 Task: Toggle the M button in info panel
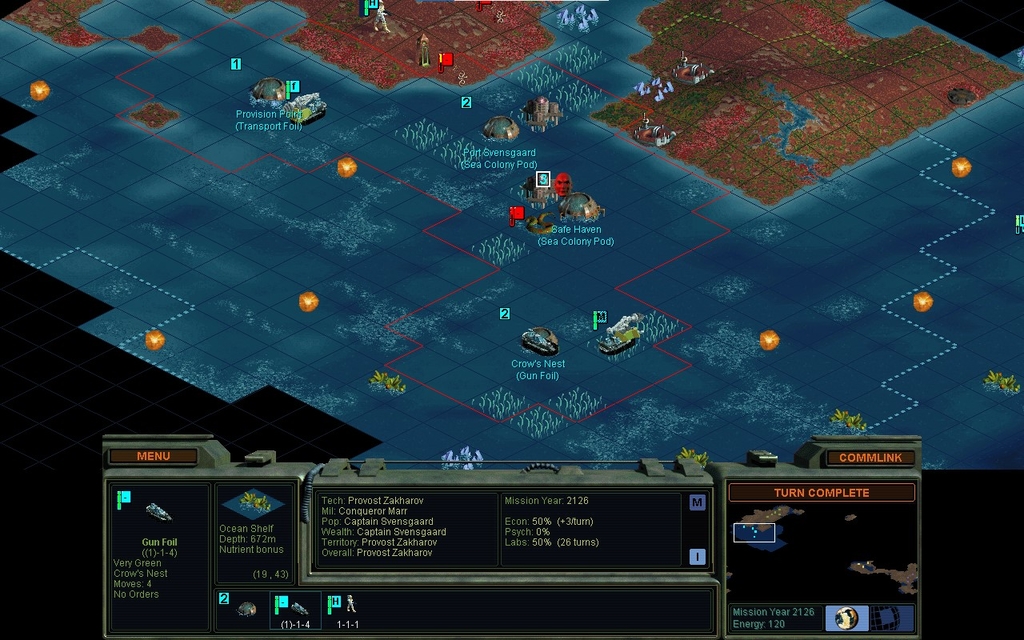[697, 502]
